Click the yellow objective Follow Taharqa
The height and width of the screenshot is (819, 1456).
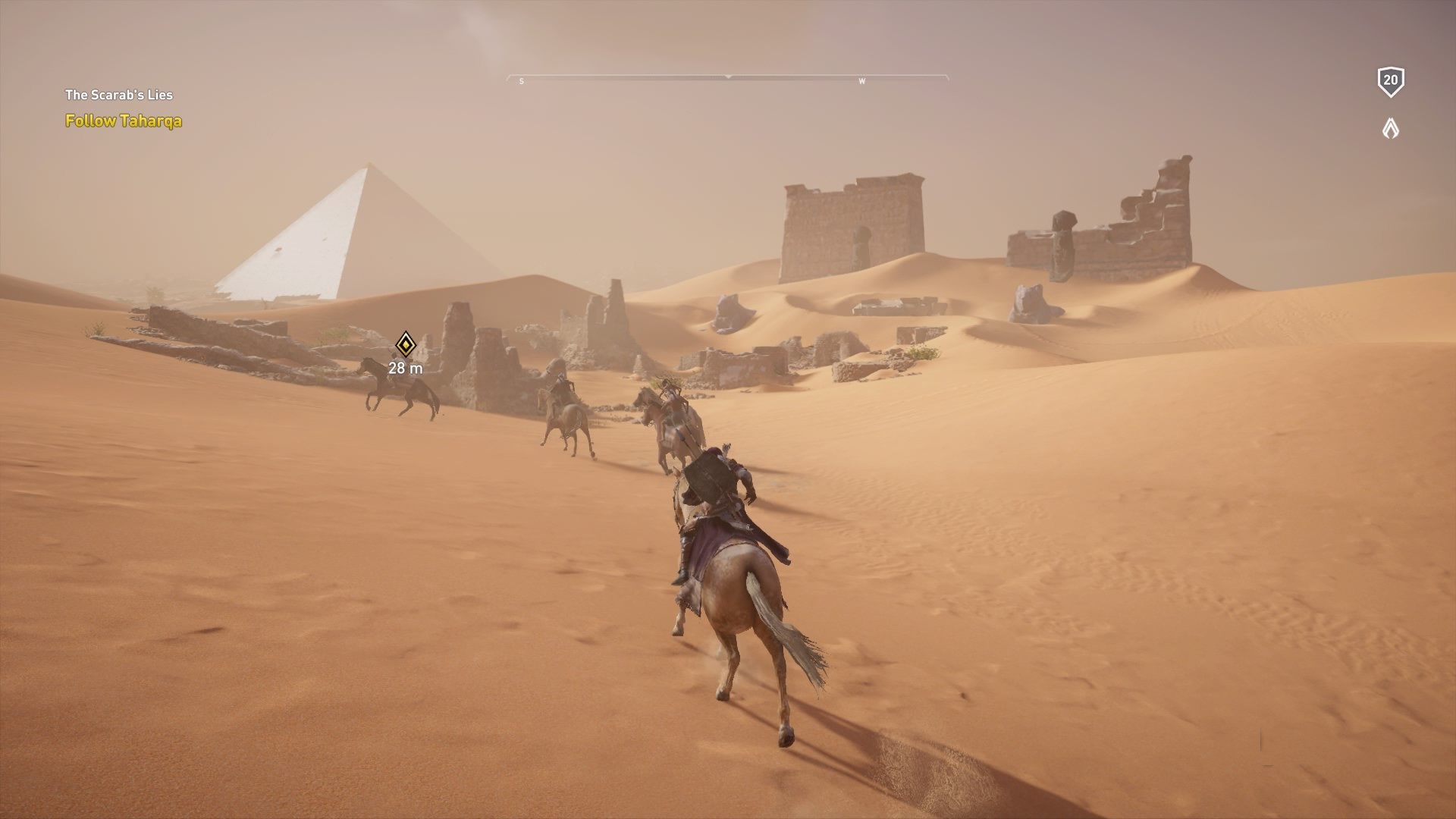[123, 120]
